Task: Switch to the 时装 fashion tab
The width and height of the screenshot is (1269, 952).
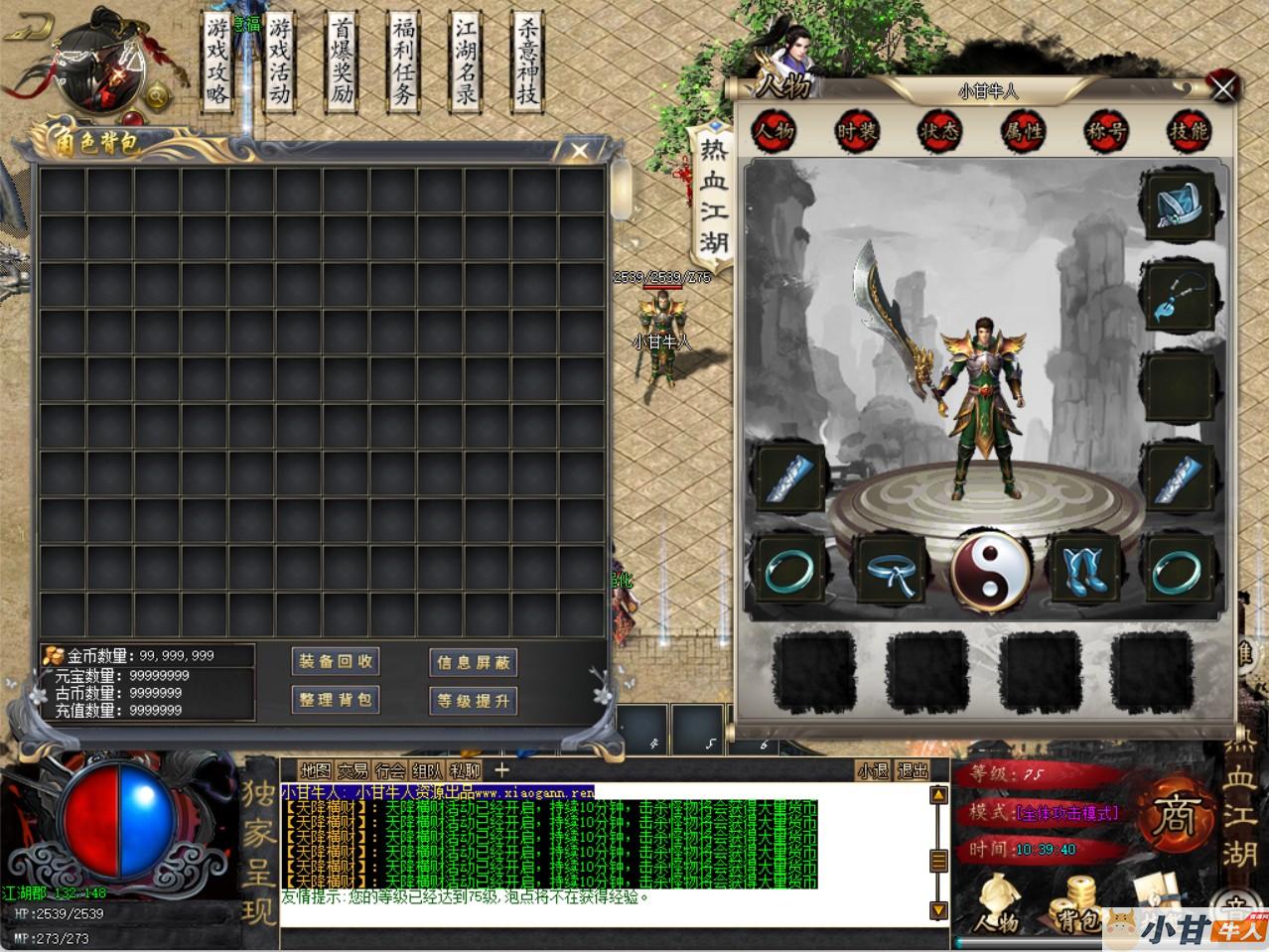Action: pyautogui.click(x=856, y=132)
